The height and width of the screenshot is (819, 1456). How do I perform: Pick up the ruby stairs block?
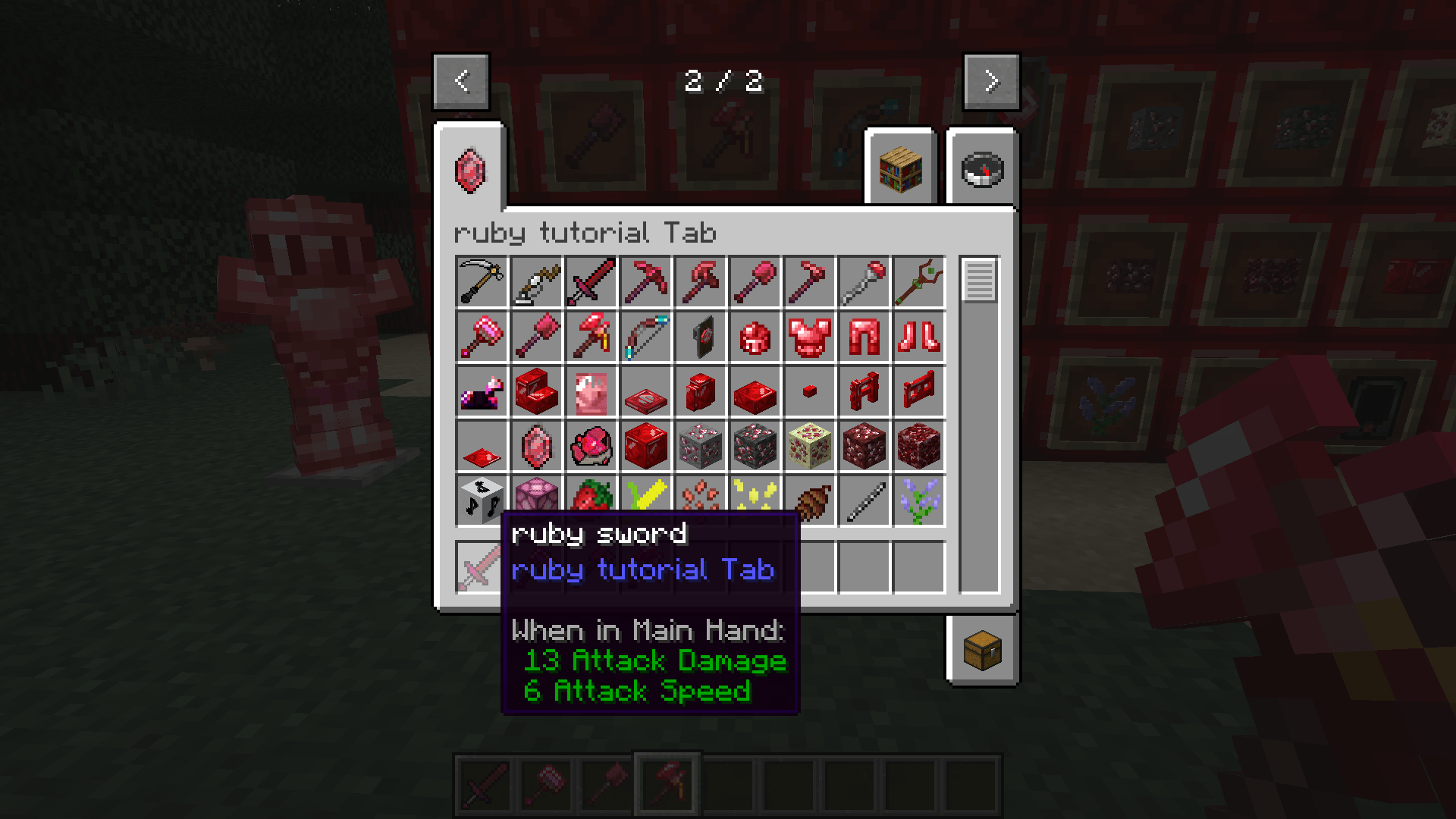[535, 391]
